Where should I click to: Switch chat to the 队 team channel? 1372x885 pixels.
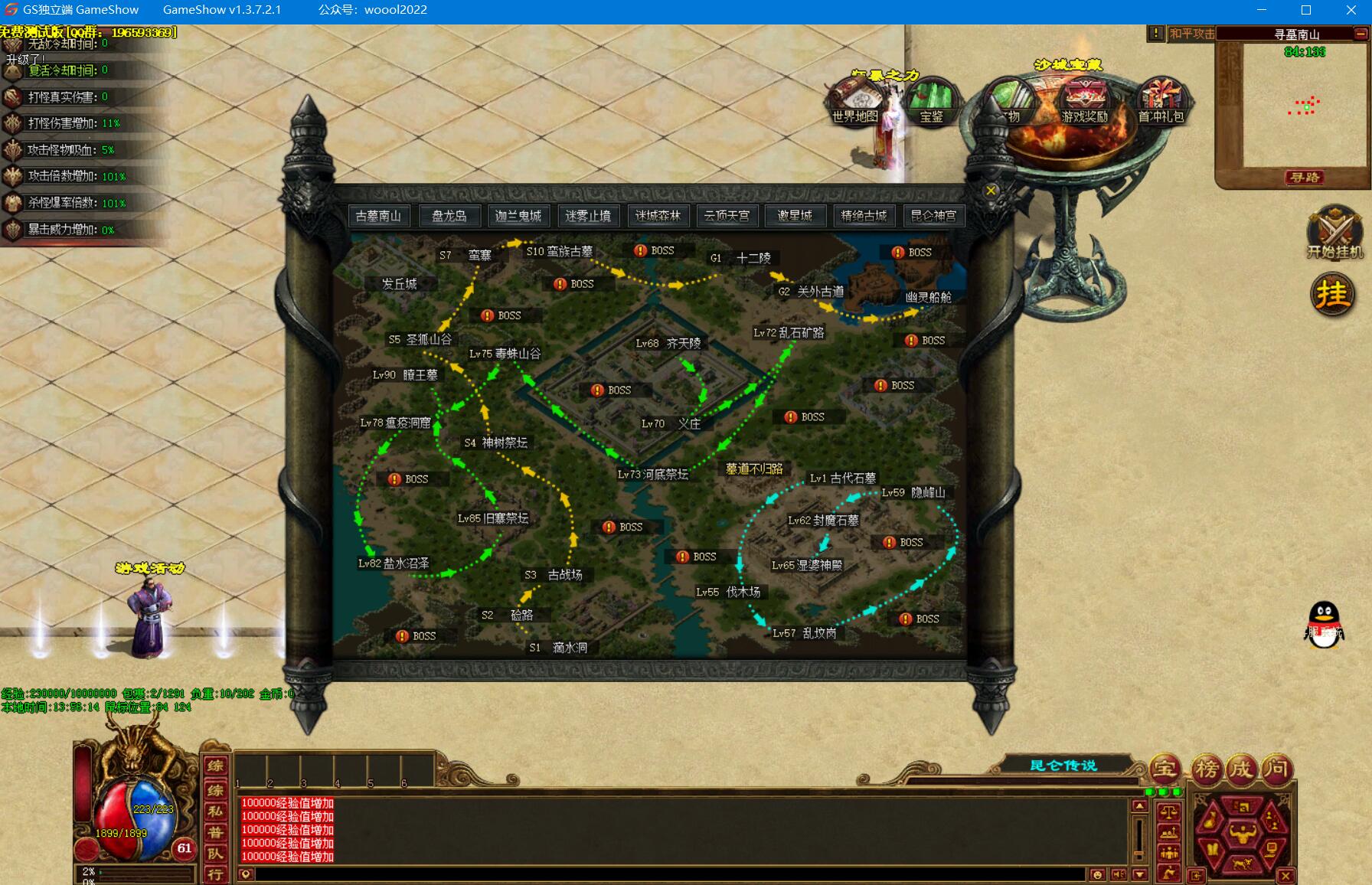(x=215, y=853)
